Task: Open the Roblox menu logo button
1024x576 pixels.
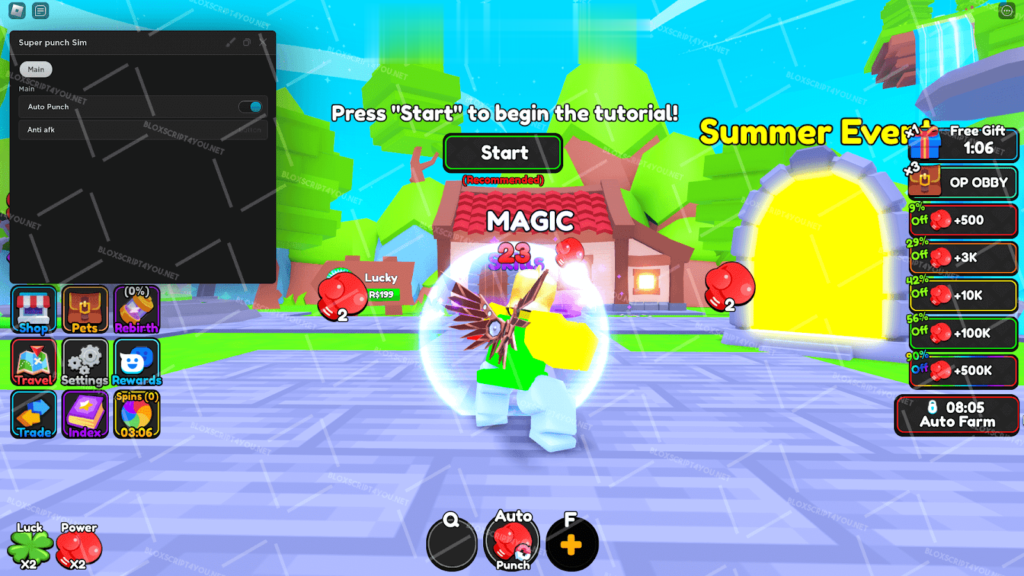Action: pos(16,11)
